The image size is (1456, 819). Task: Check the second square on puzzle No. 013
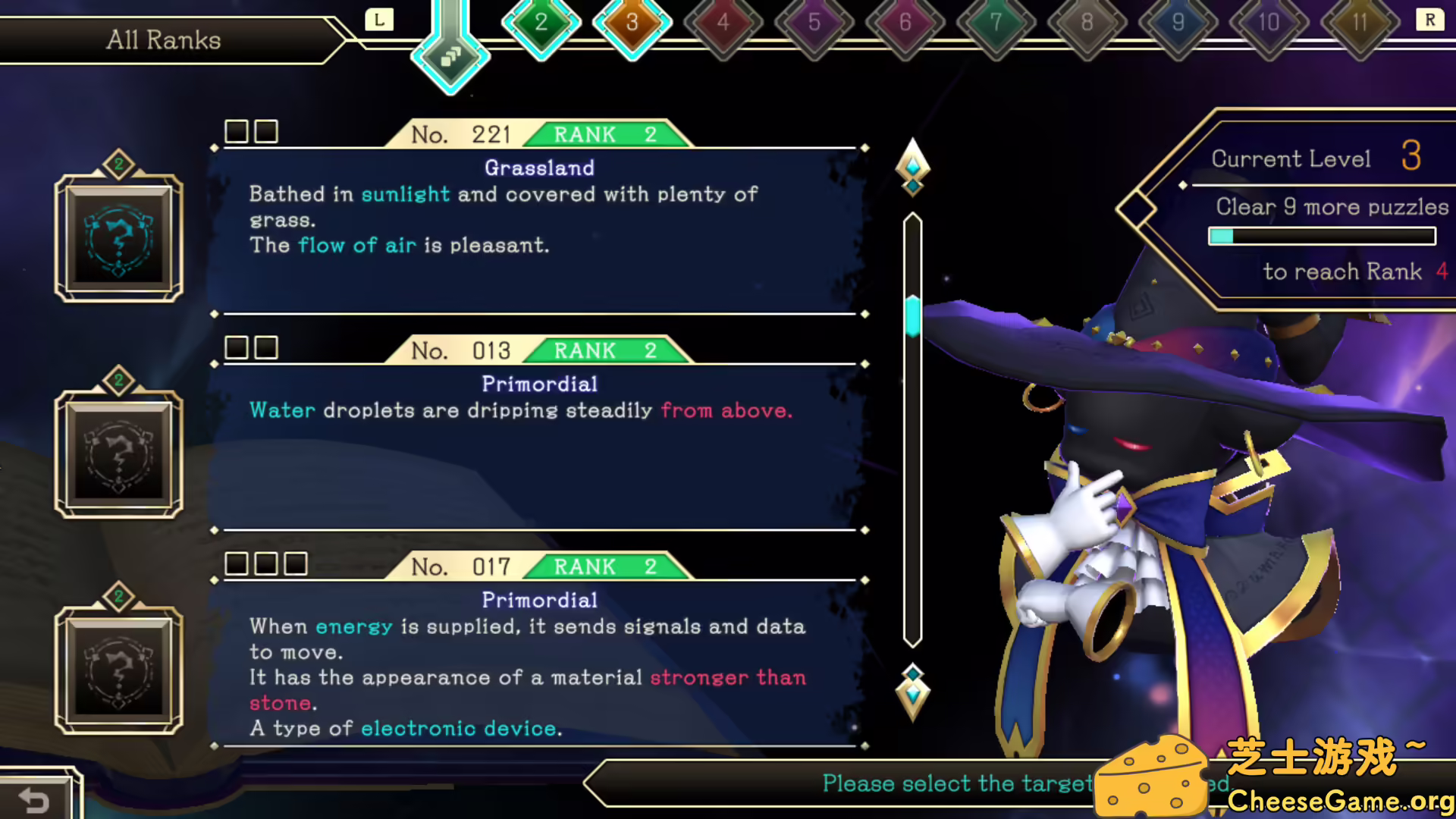tap(266, 347)
